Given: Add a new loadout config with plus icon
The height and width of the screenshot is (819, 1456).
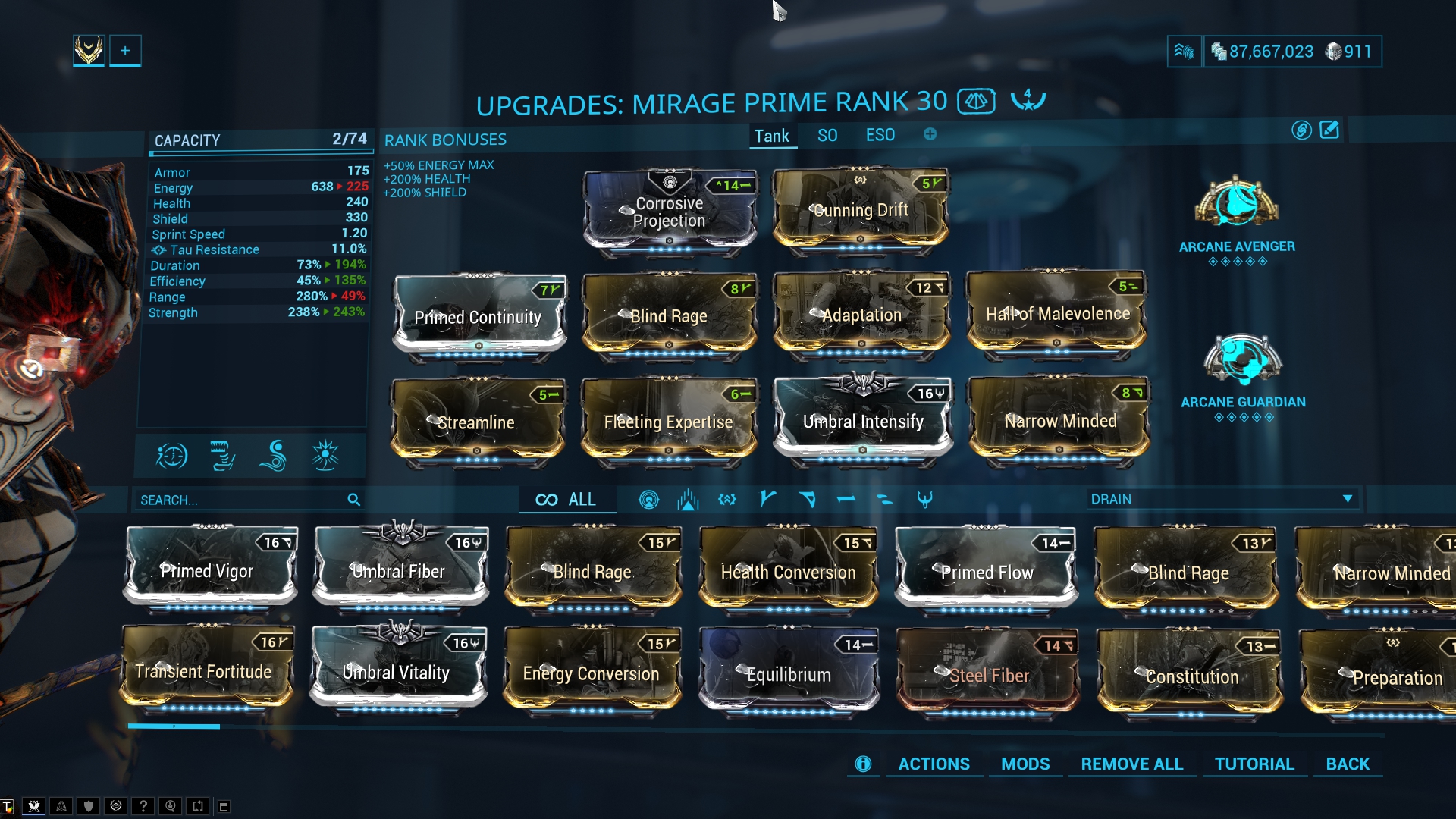Looking at the screenshot, I should point(930,134).
